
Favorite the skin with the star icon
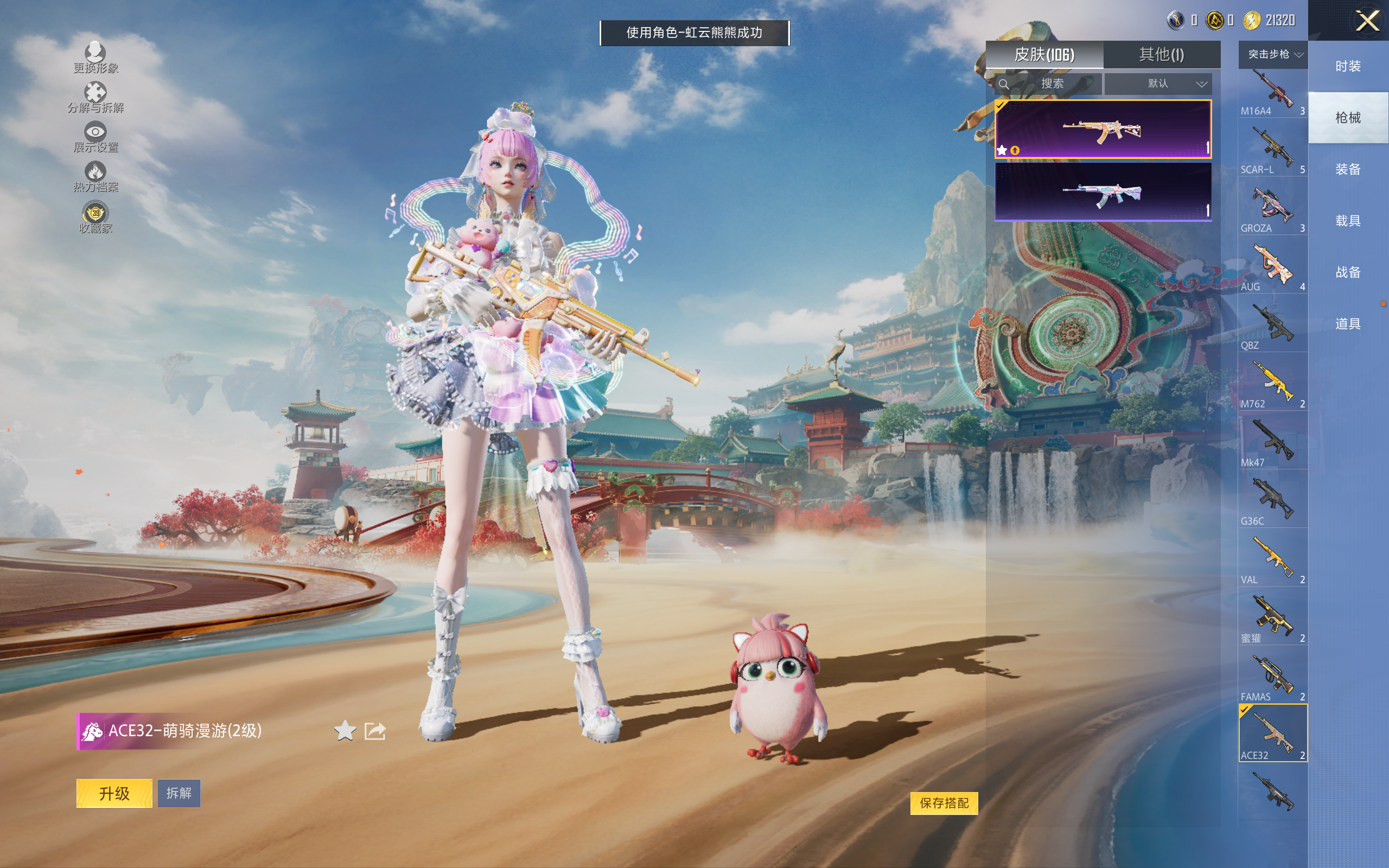point(345,730)
